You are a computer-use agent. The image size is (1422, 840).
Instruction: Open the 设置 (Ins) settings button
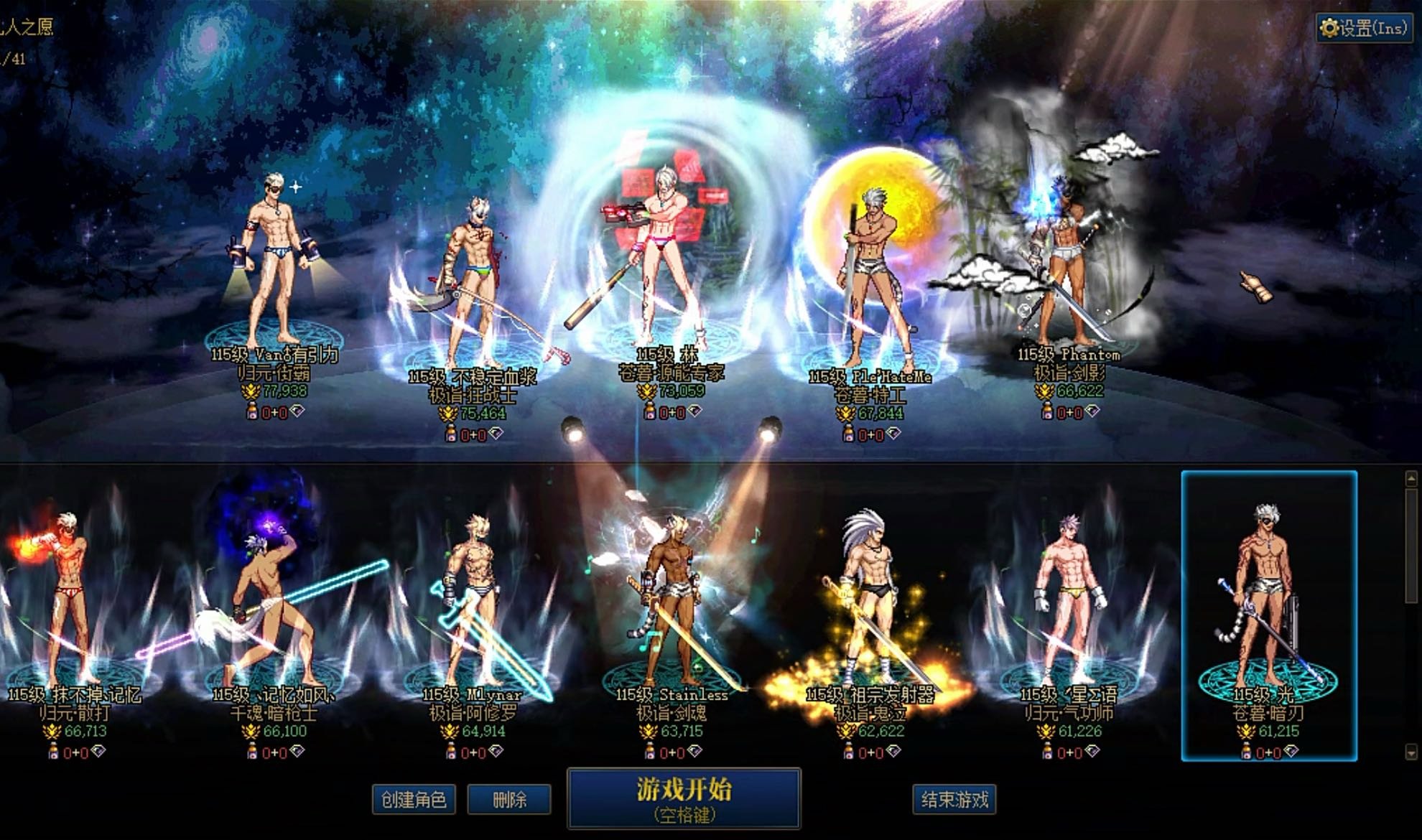click(x=1362, y=28)
